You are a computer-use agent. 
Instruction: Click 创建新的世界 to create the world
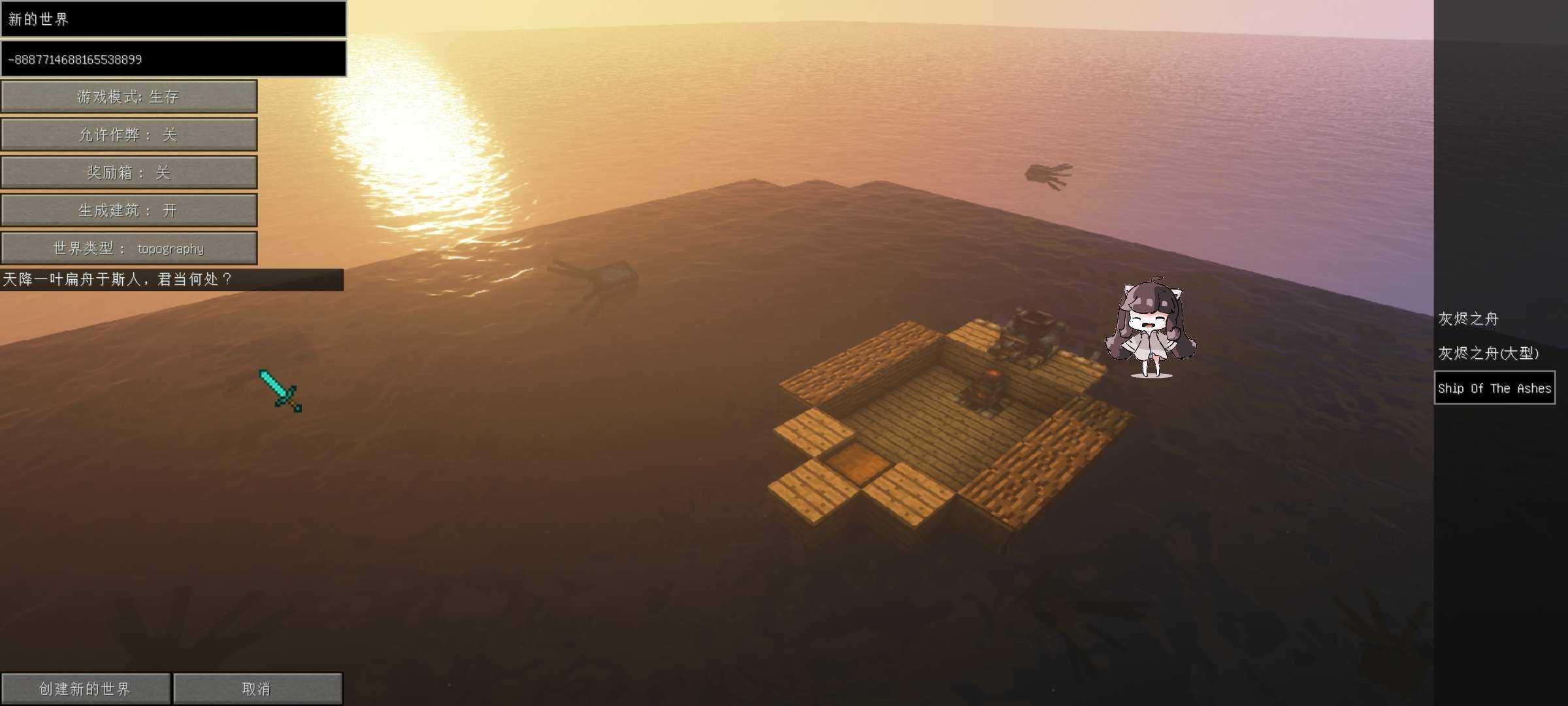(85, 689)
